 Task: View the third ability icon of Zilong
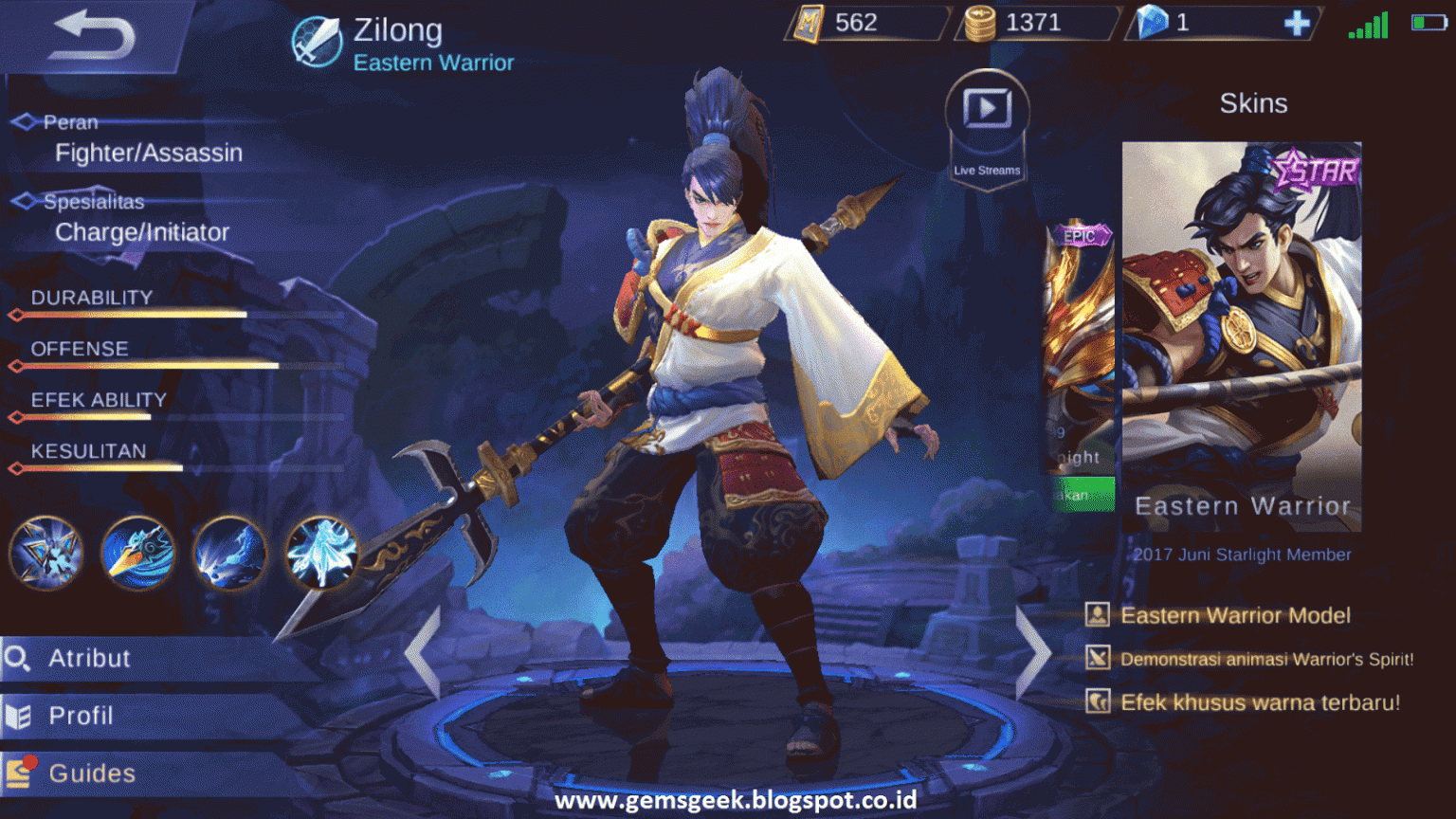(229, 555)
